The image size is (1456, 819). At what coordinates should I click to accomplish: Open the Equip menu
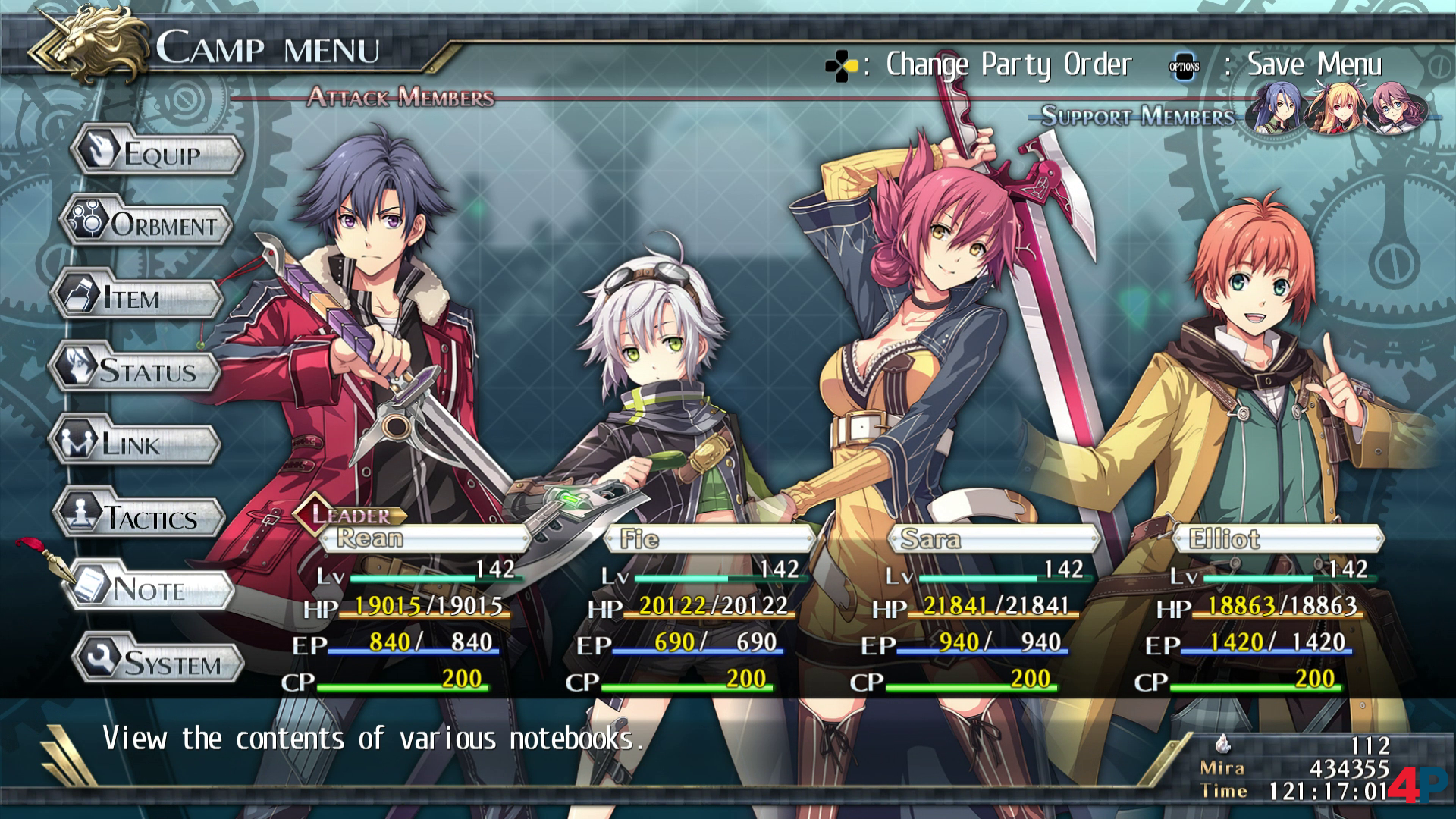coord(158,154)
